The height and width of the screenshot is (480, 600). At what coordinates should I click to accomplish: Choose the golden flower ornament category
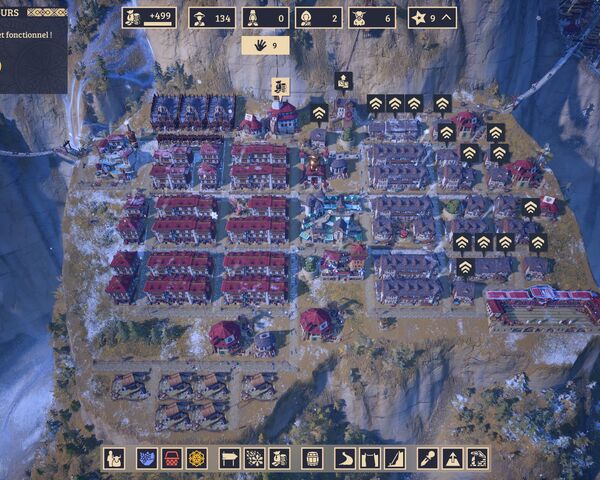tap(196, 458)
